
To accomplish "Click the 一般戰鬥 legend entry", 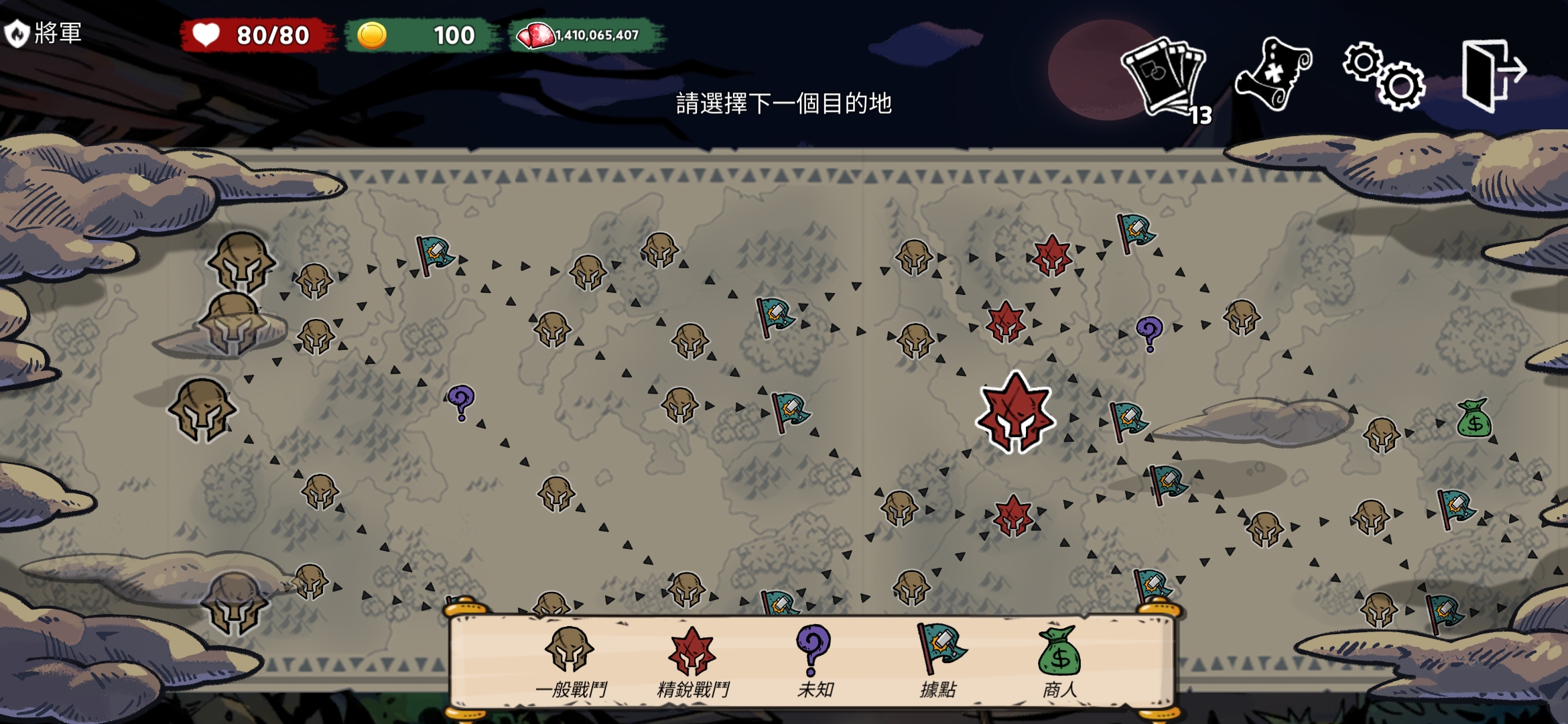I will (570, 662).
